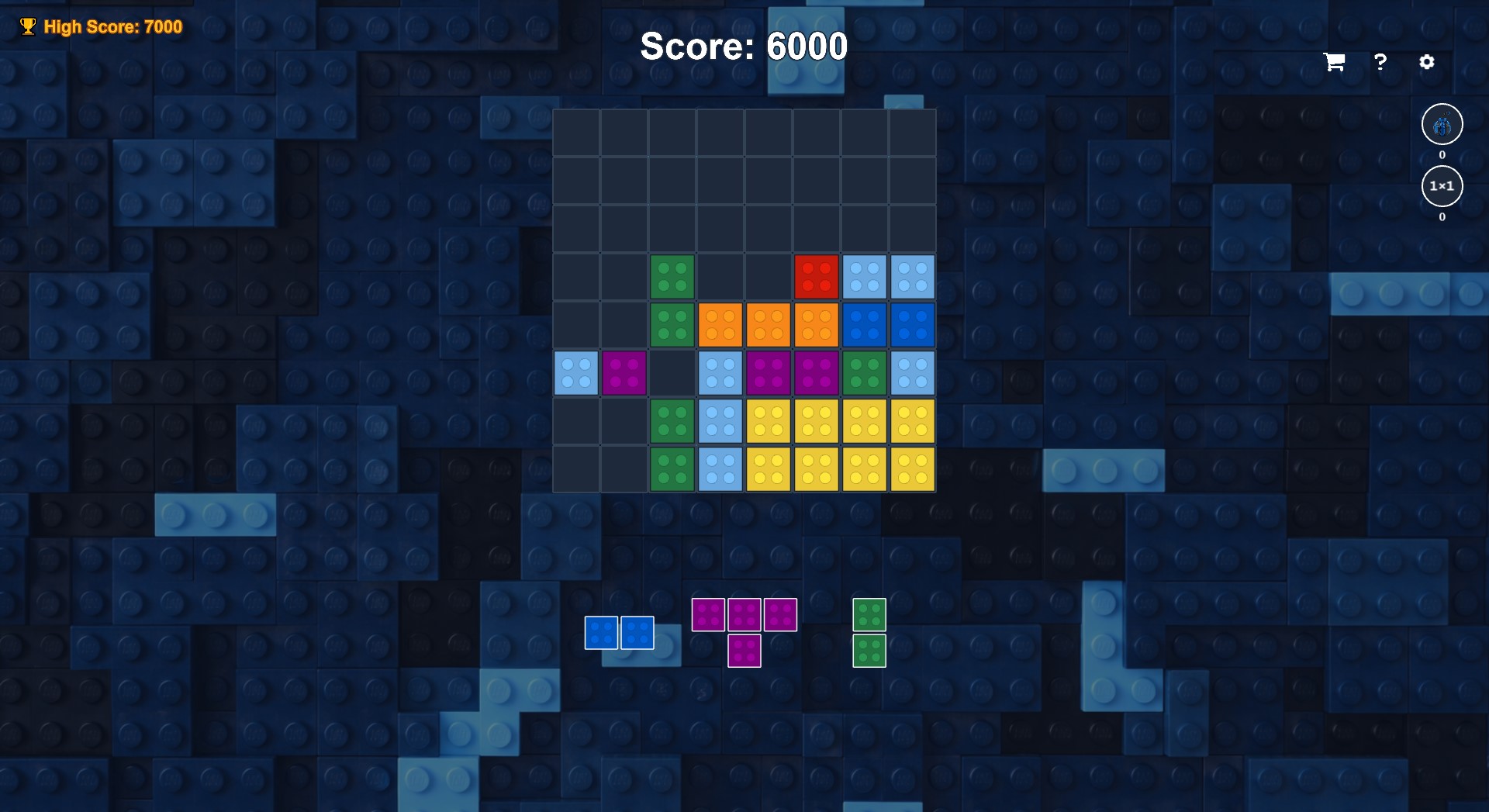The image size is (1489, 812).
Task: Click the 1×1 power-up counter showing 0
Action: [x=1442, y=218]
